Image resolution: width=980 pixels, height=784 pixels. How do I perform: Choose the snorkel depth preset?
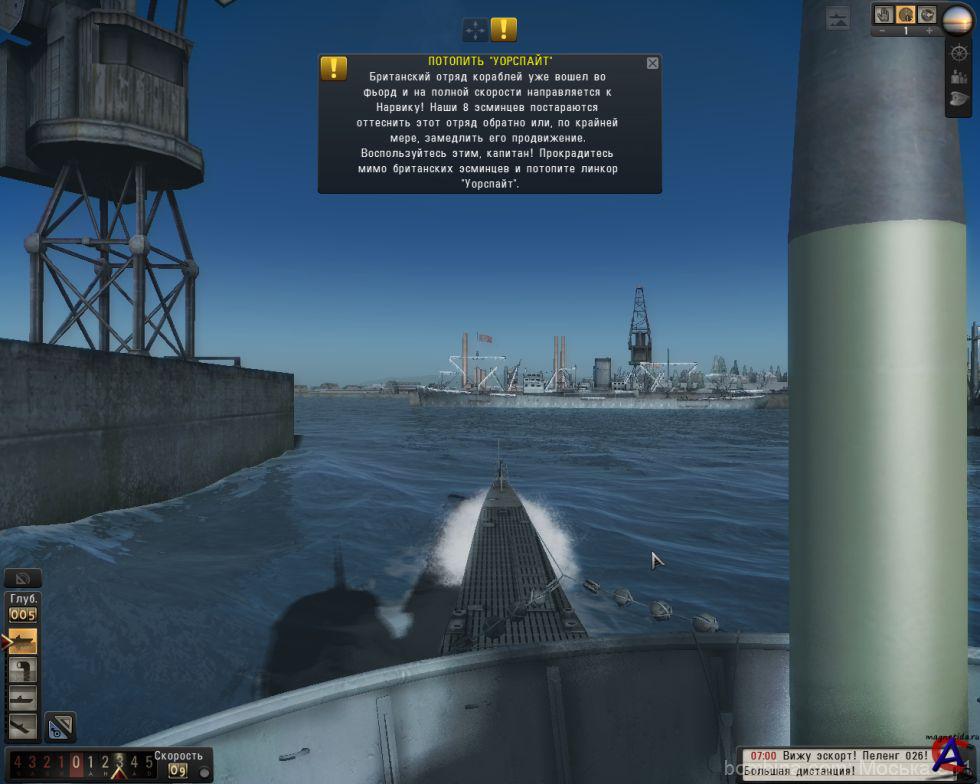click(22, 670)
